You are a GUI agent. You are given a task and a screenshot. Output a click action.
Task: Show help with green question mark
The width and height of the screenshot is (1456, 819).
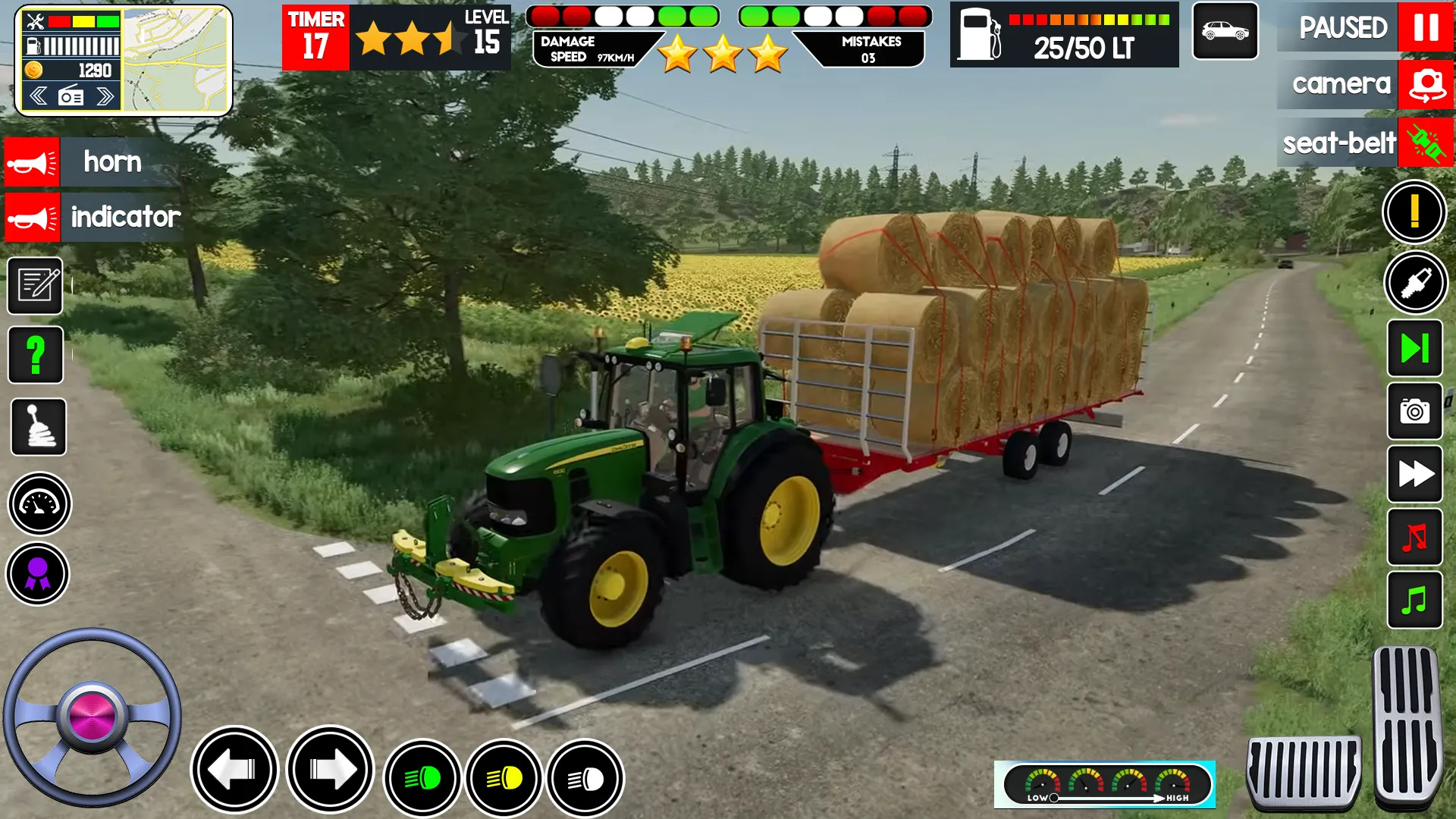point(36,355)
